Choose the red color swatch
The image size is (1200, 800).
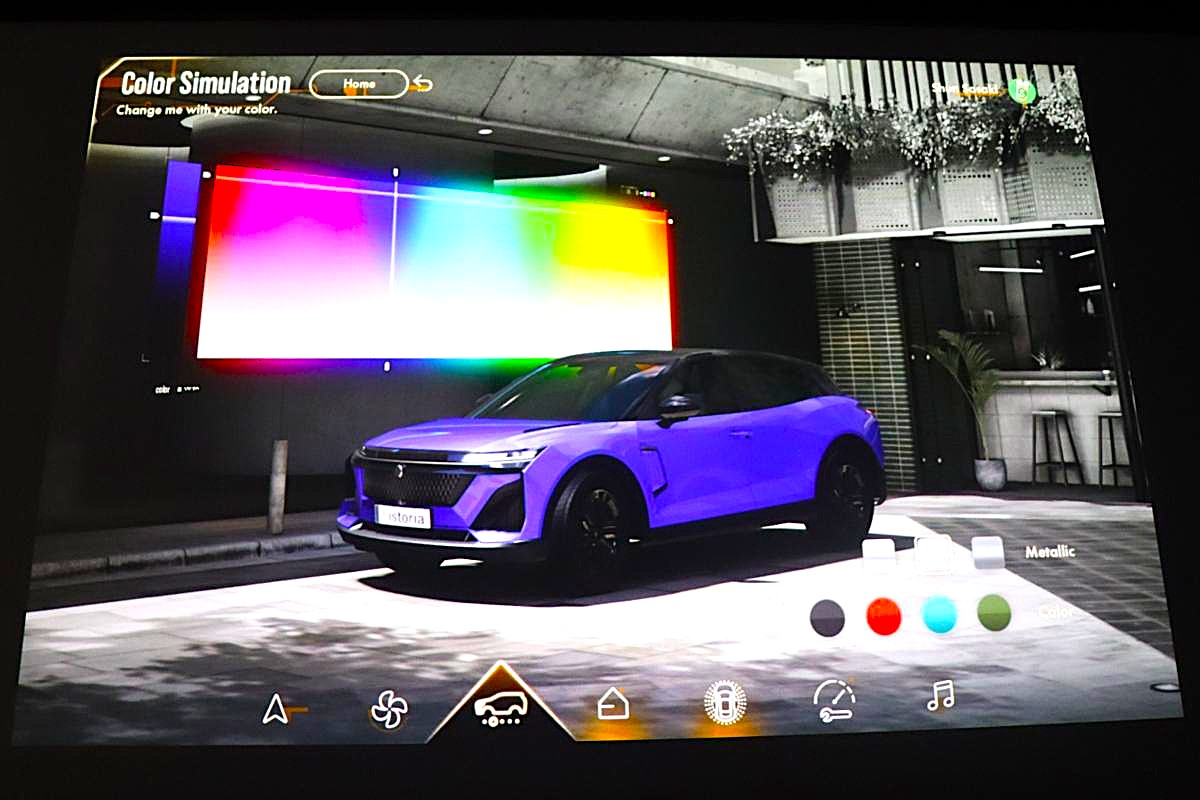point(884,616)
